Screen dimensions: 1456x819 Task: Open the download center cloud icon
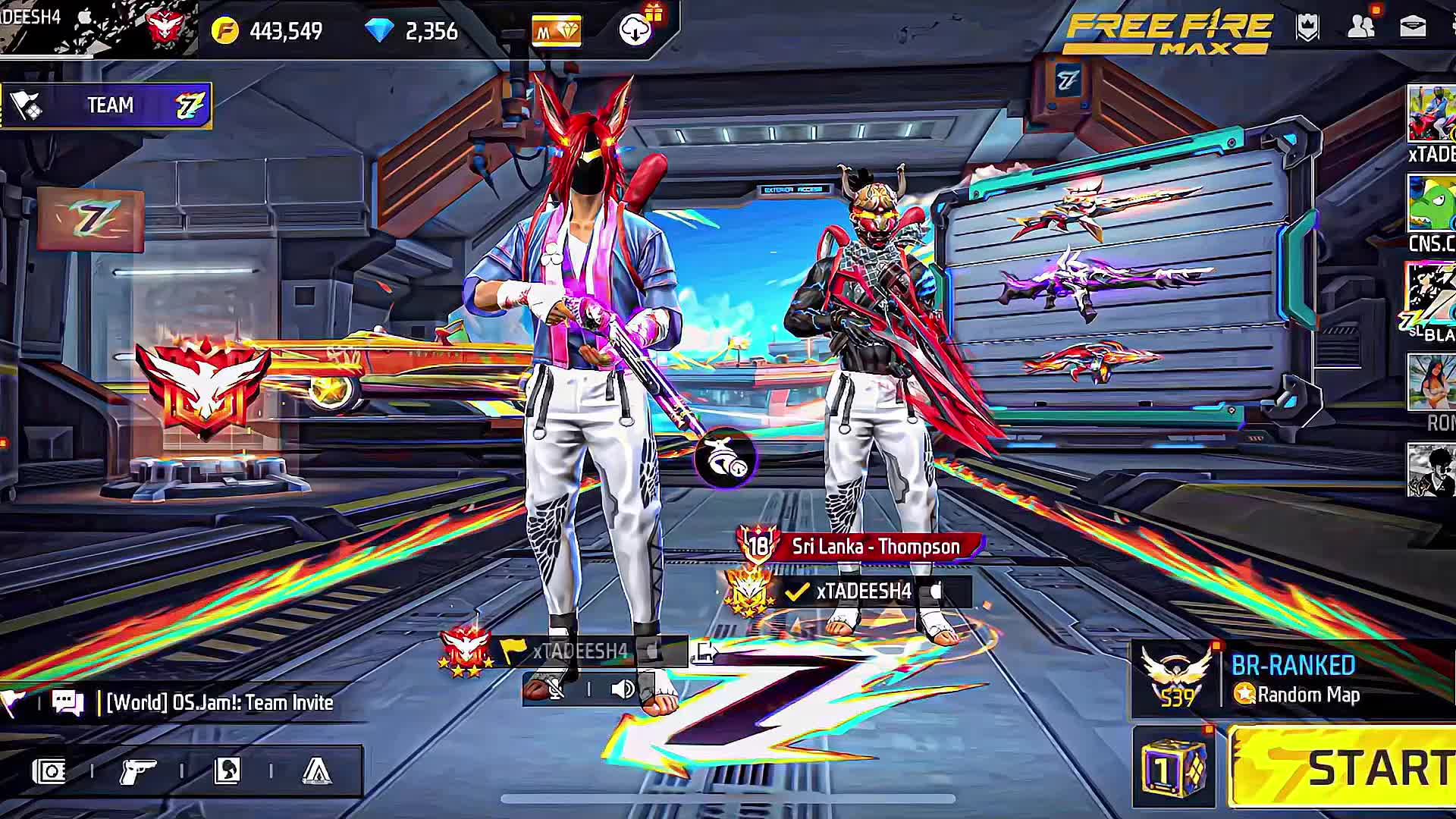(x=635, y=30)
